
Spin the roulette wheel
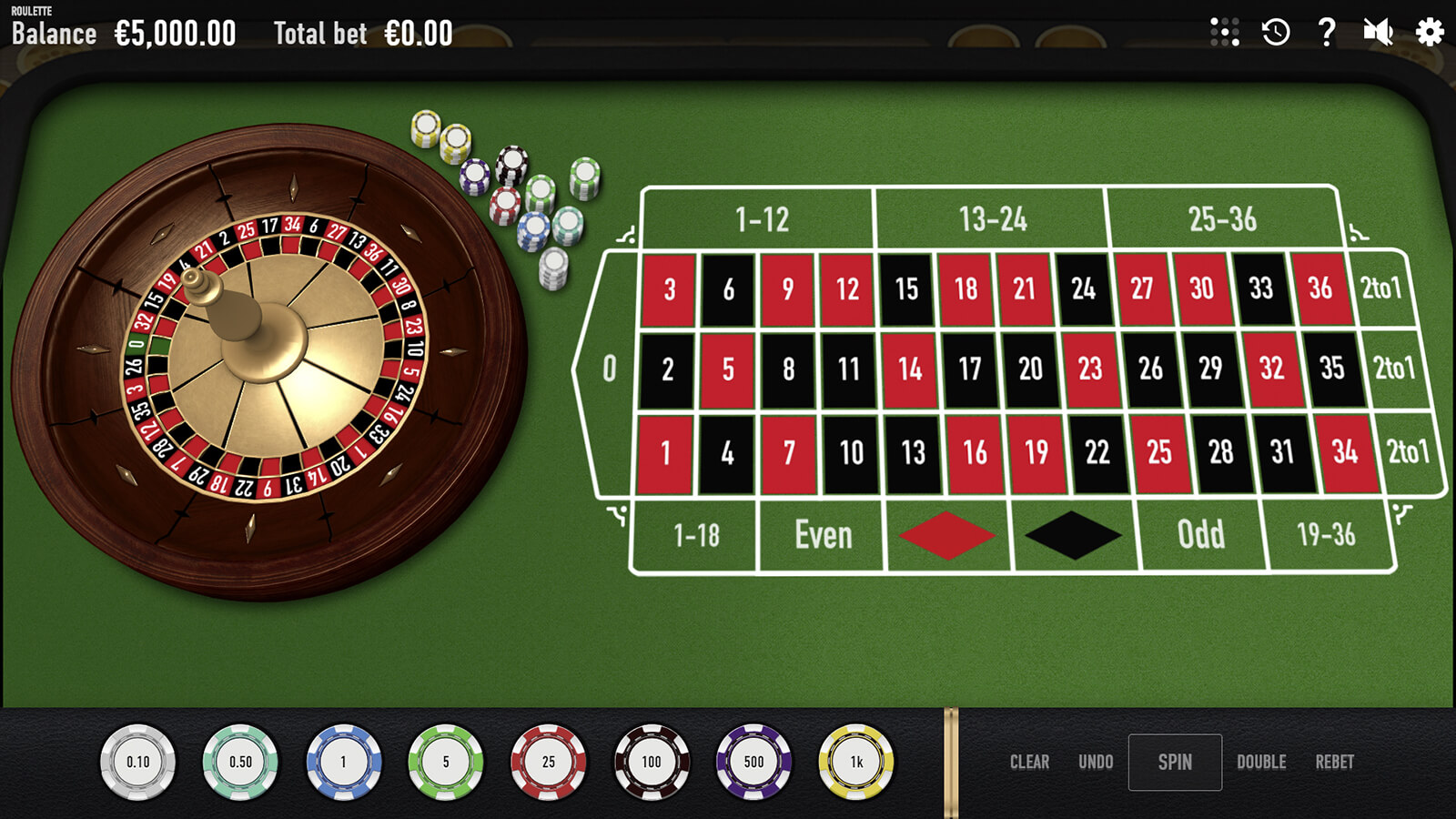coord(1175,763)
